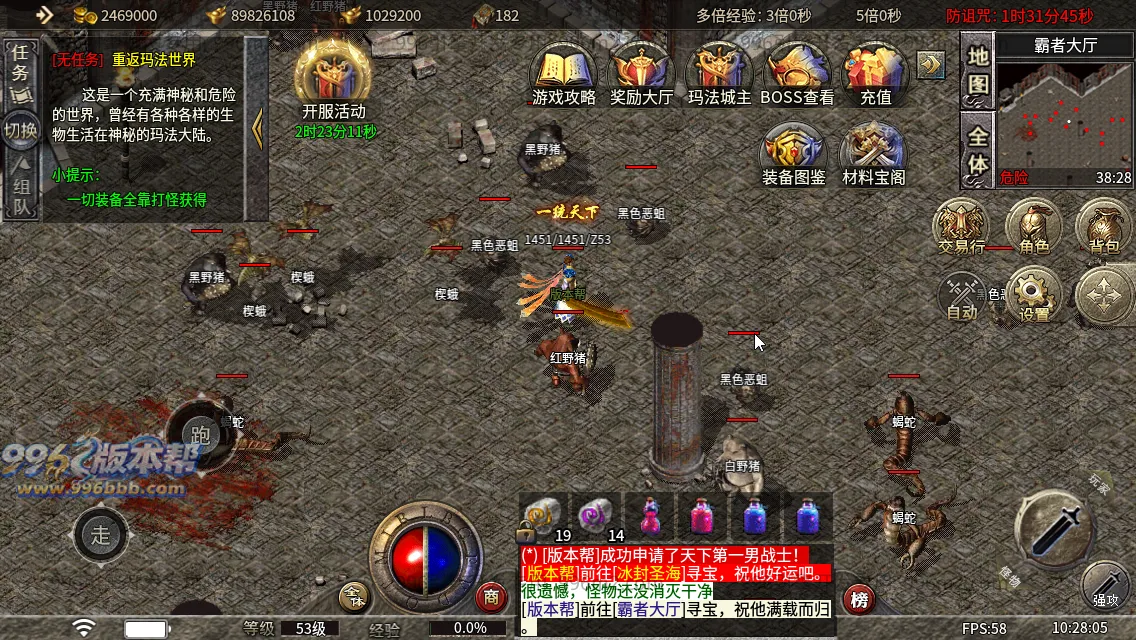Screen dimensions: 1136x640
Task: Open the 材料宝阁 material pavilion
Action: (x=873, y=155)
